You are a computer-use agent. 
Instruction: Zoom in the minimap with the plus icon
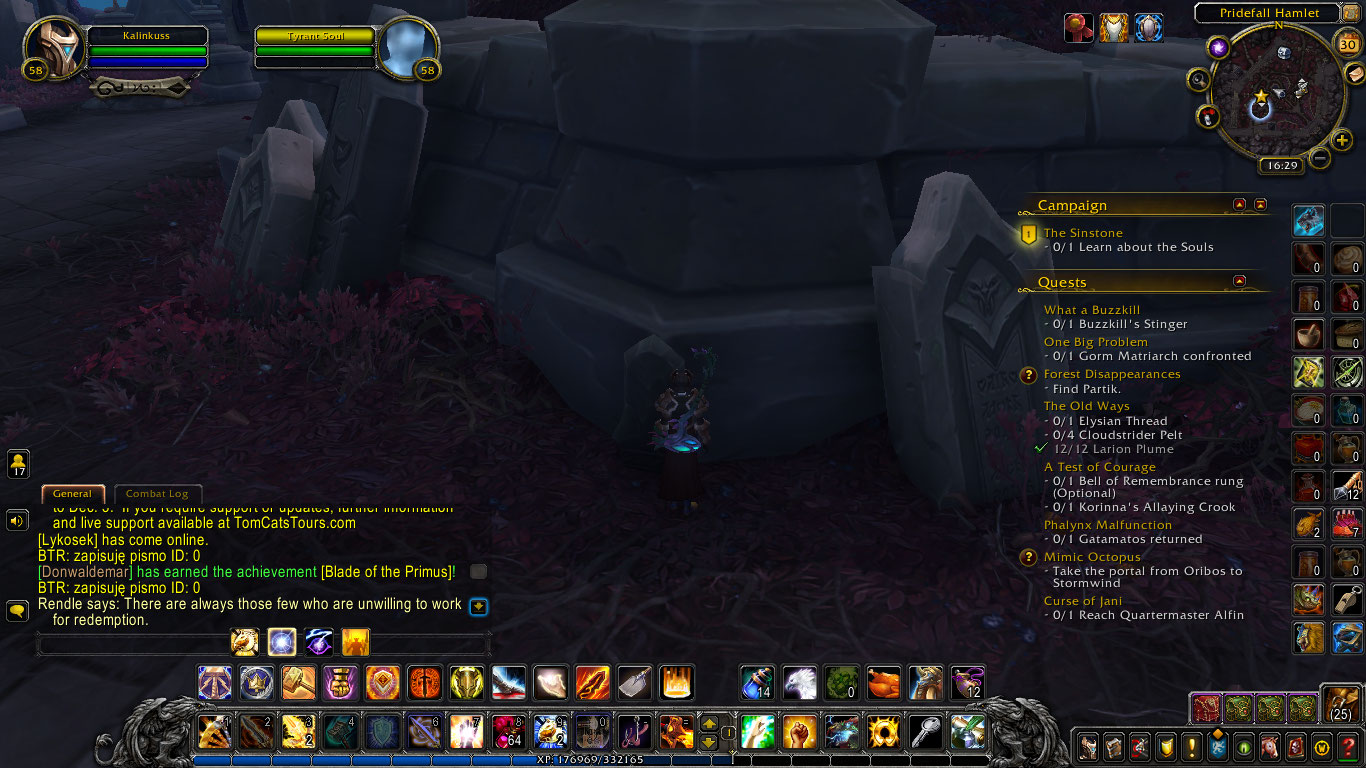pyautogui.click(x=1342, y=140)
